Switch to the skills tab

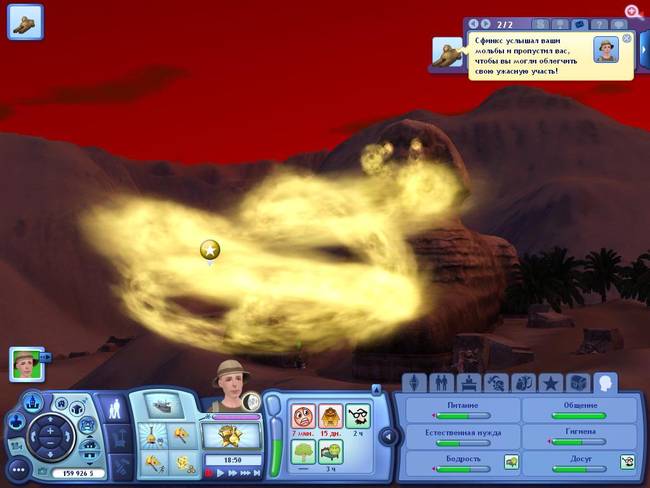[495, 383]
